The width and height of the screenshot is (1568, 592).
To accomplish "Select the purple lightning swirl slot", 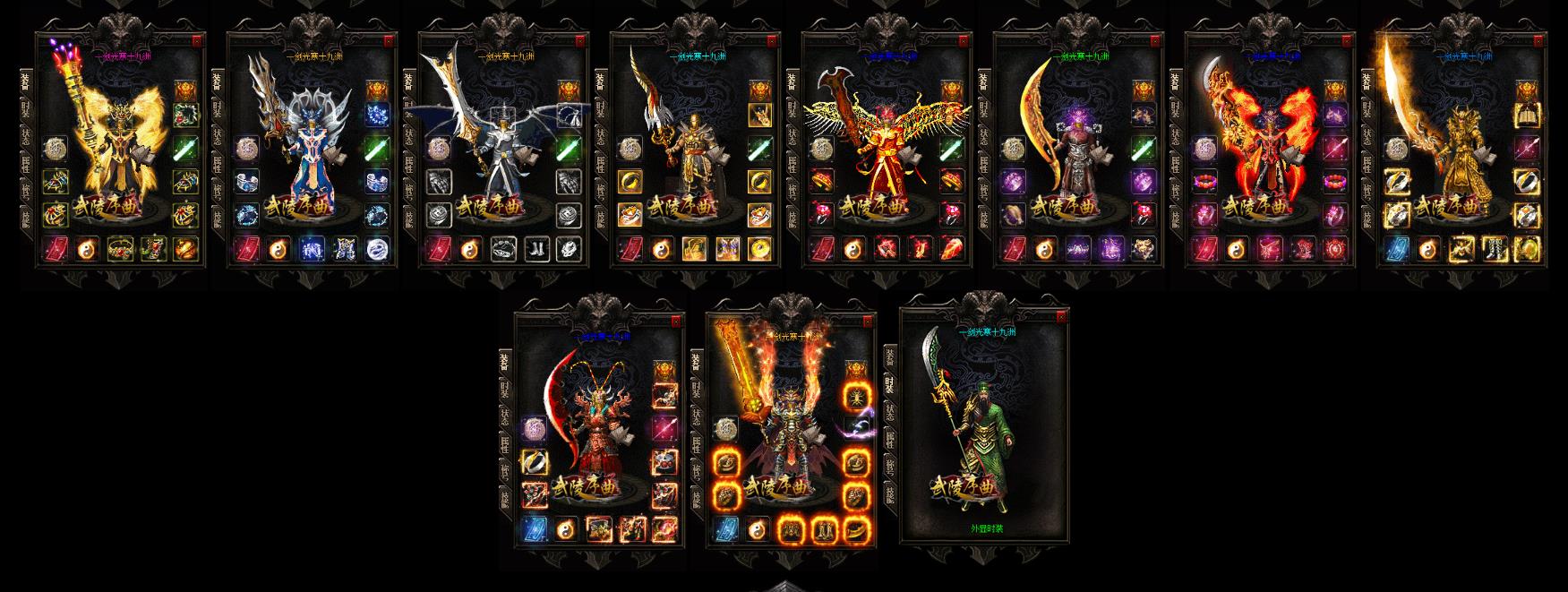I will pyautogui.click(x=857, y=429).
